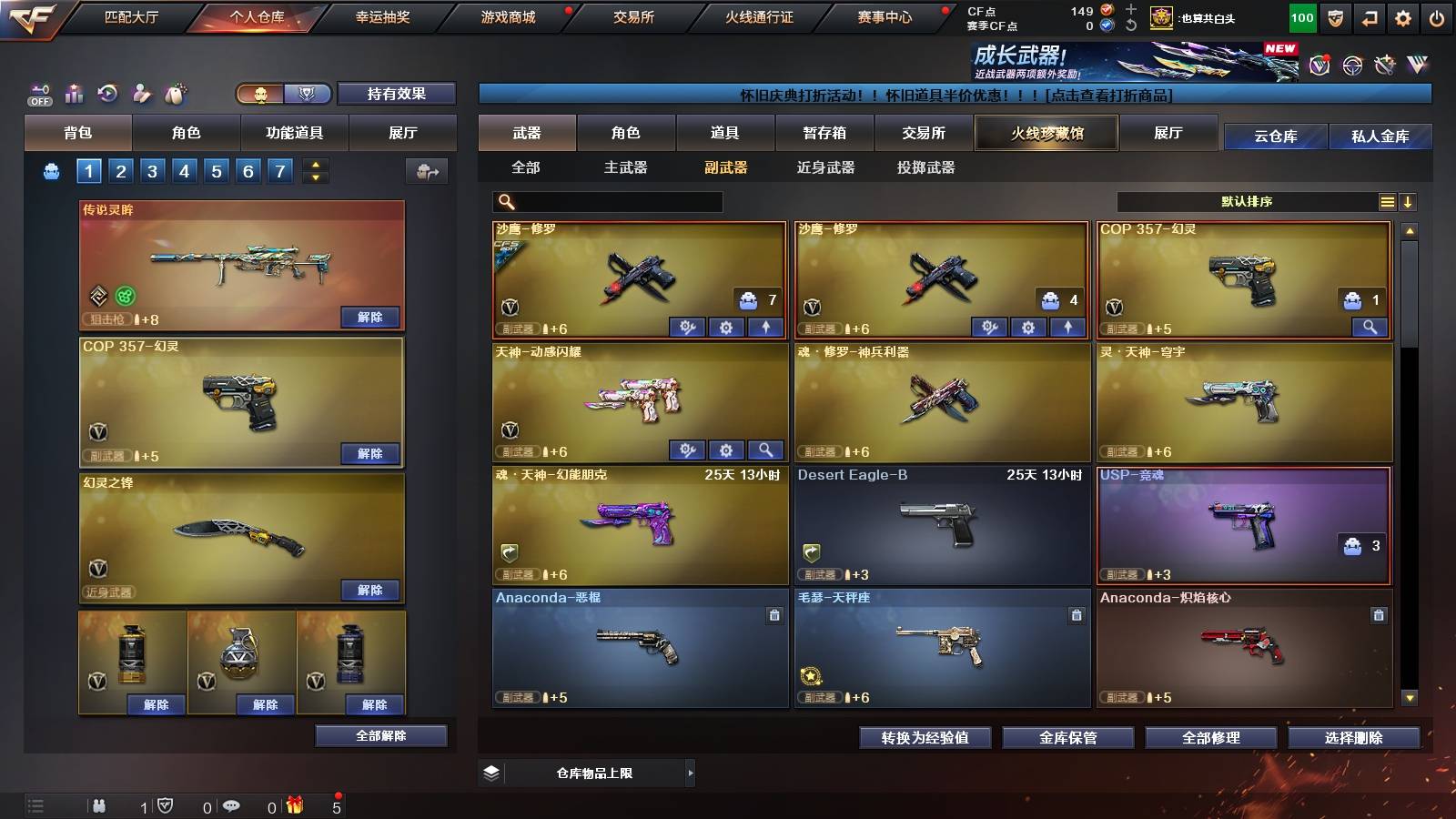
Task: Click the upgrade arrow icon on 沙鹰-修罗 card
Action: coord(763,327)
